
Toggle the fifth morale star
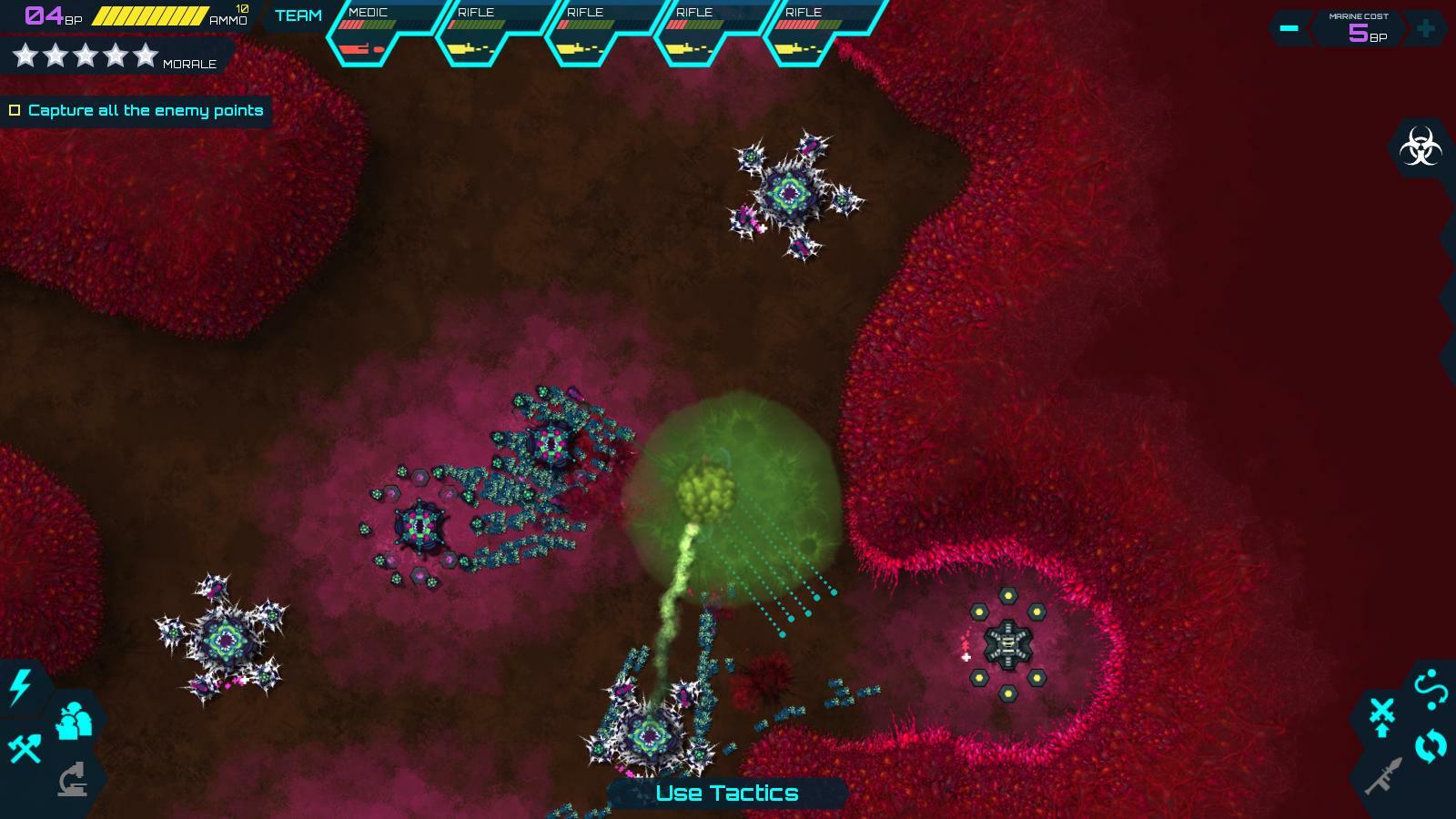point(147,55)
